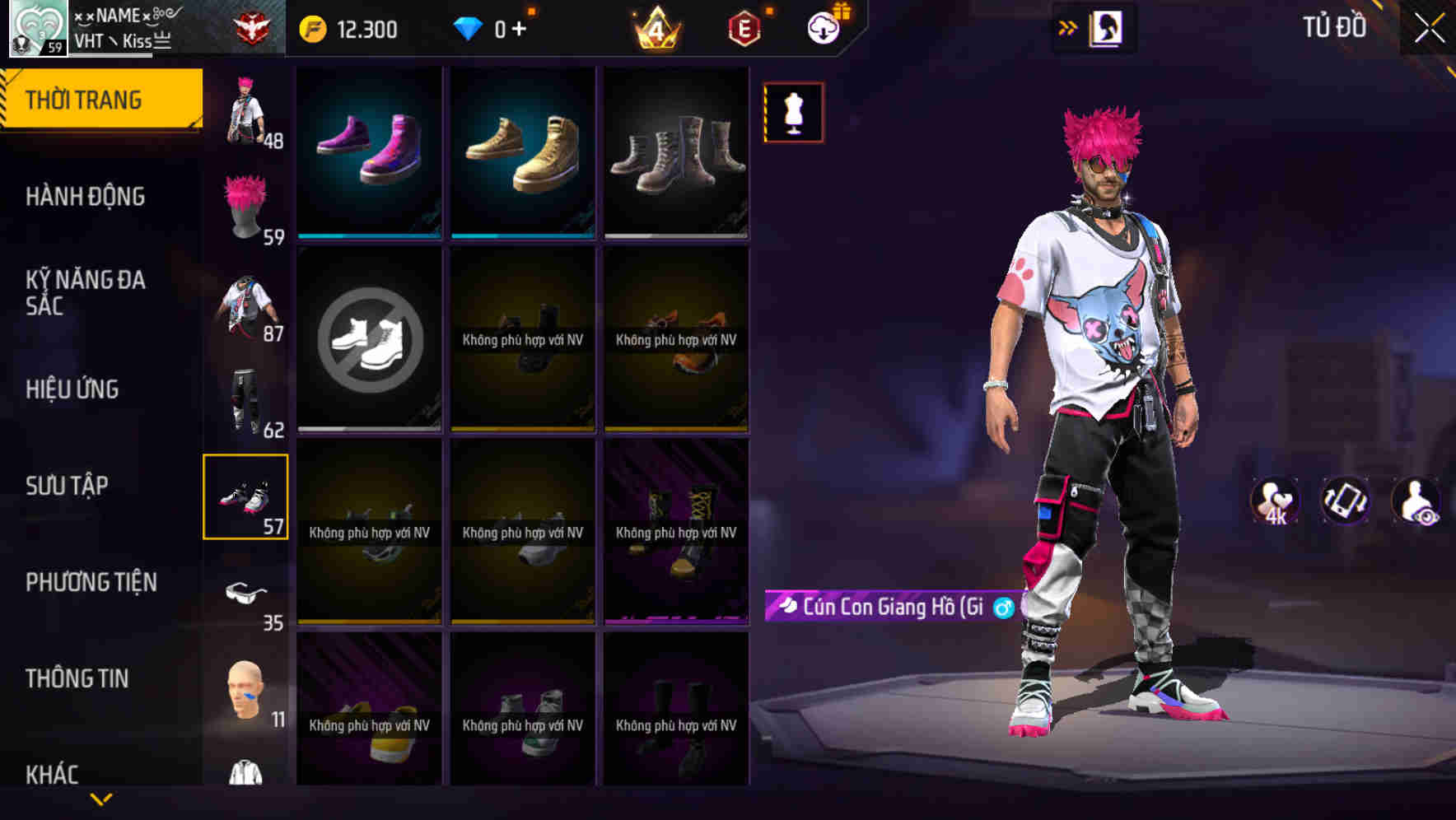
Task: Click the cloud download gift icon
Action: point(825,27)
